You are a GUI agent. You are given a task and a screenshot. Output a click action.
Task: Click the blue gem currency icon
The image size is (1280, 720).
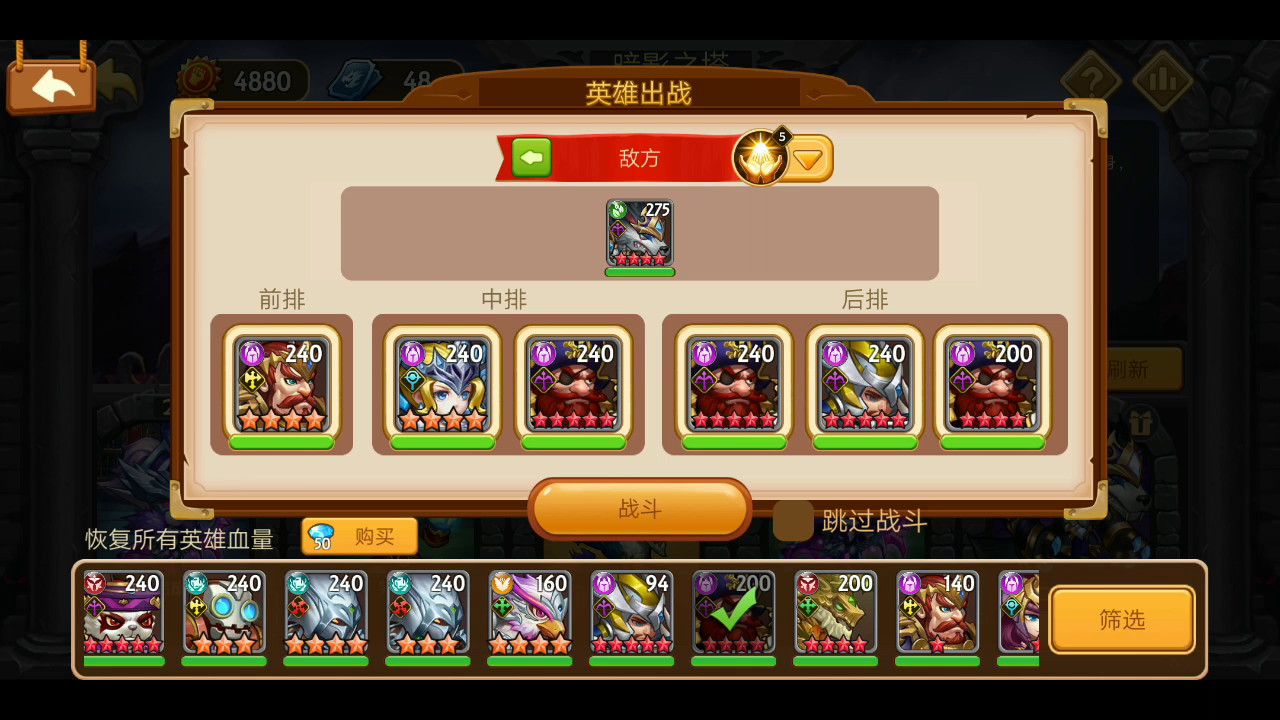point(355,79)
